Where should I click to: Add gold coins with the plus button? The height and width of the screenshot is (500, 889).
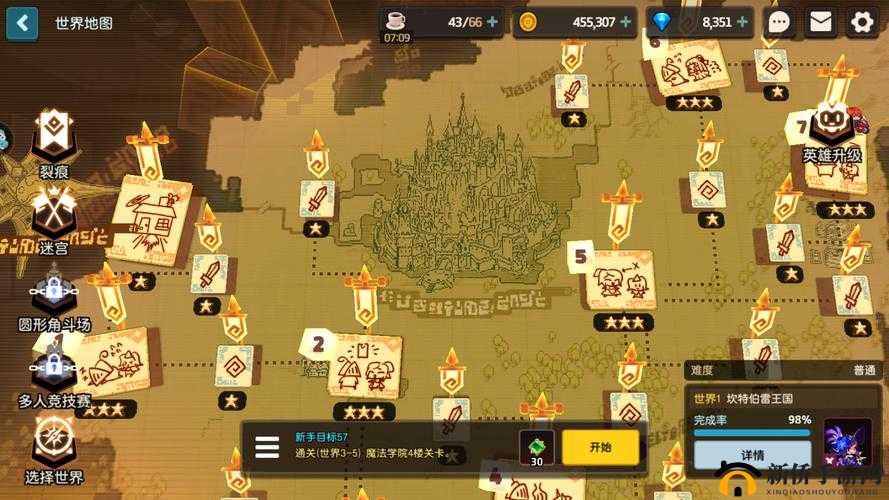tap(626, 22)
